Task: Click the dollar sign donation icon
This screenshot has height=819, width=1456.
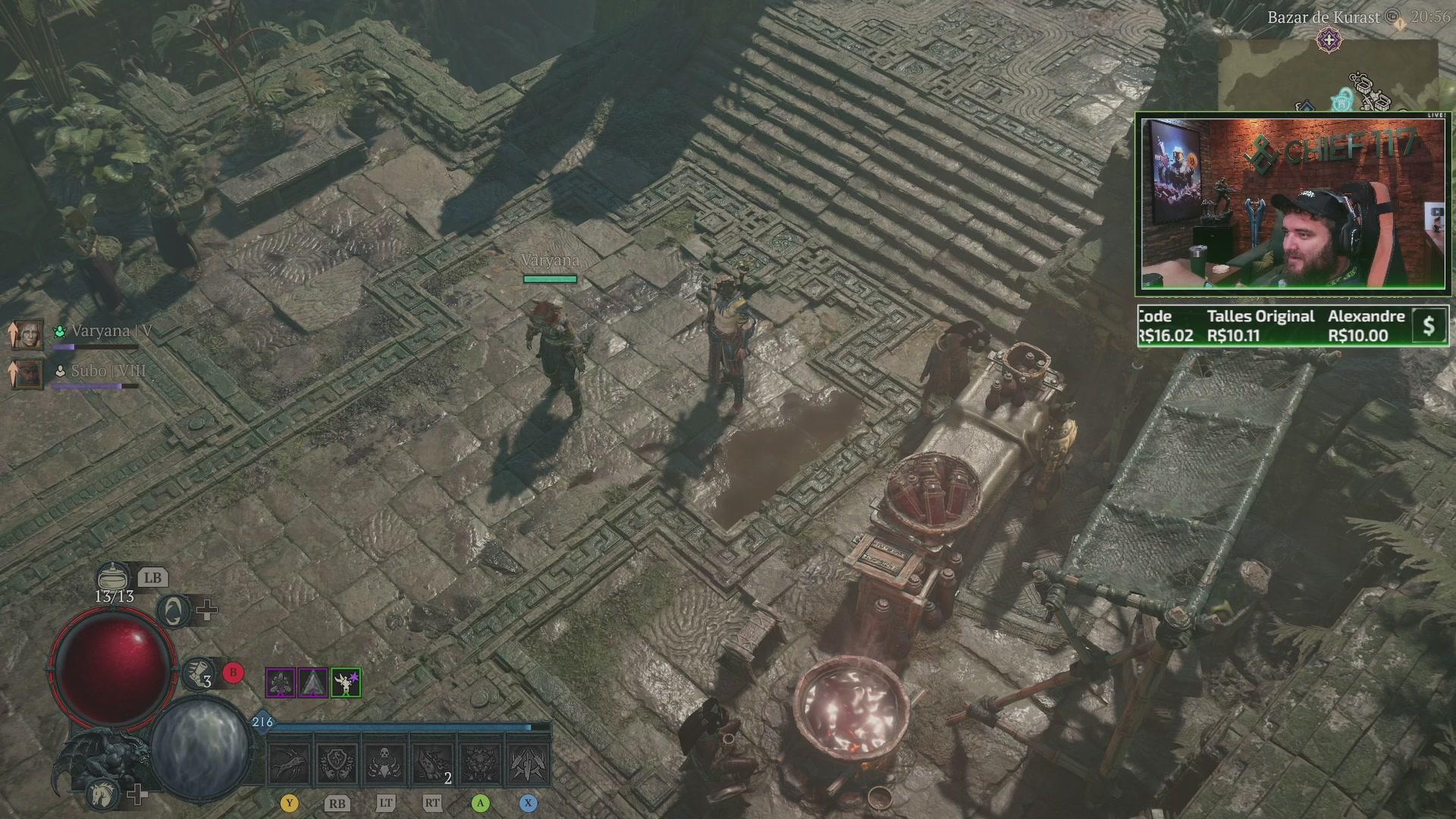Action: (1429, 326)
